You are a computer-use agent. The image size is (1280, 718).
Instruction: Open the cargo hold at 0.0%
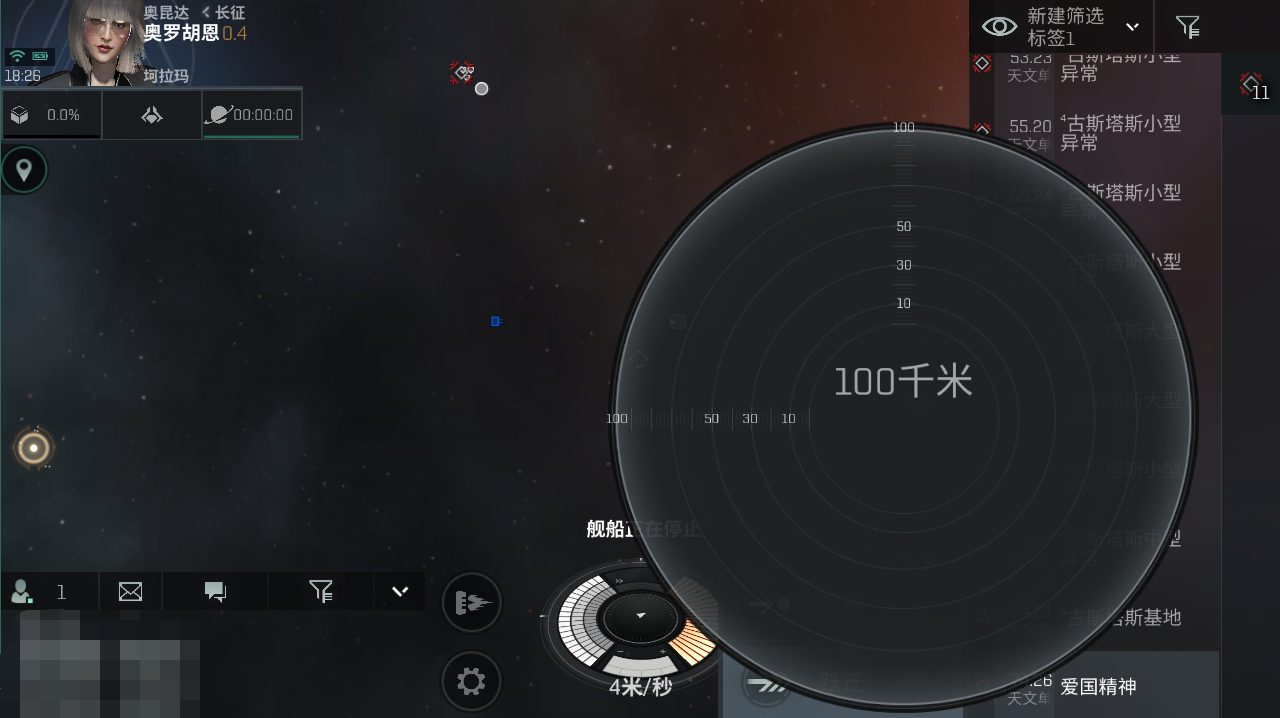51,115
